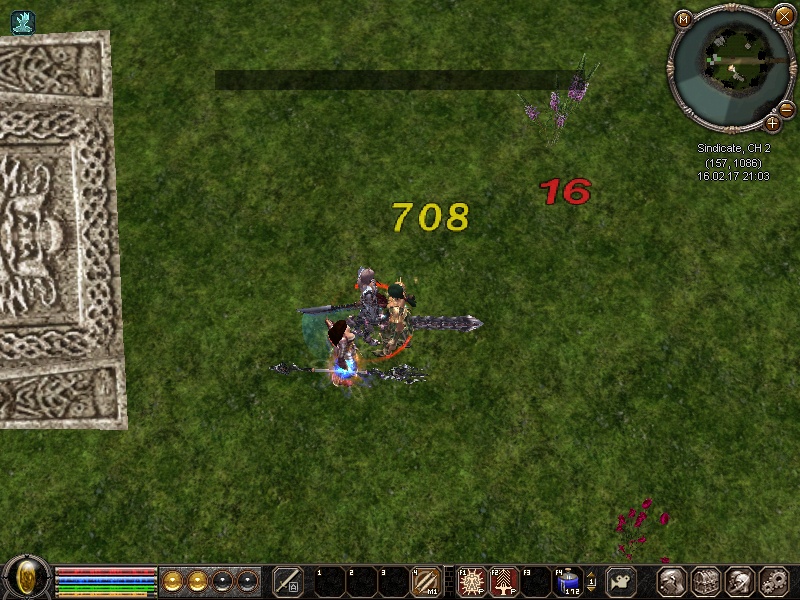800x600 pixels.
Task: Activate the F2 skill with arrow pattern
Action: [x=503, y=580]
